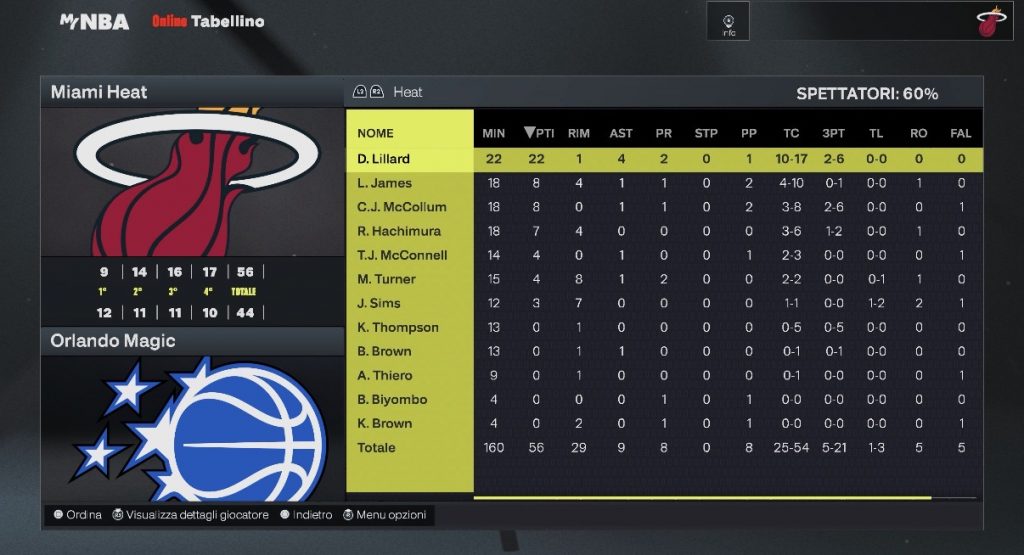Sort by the MIN column header

493,133
